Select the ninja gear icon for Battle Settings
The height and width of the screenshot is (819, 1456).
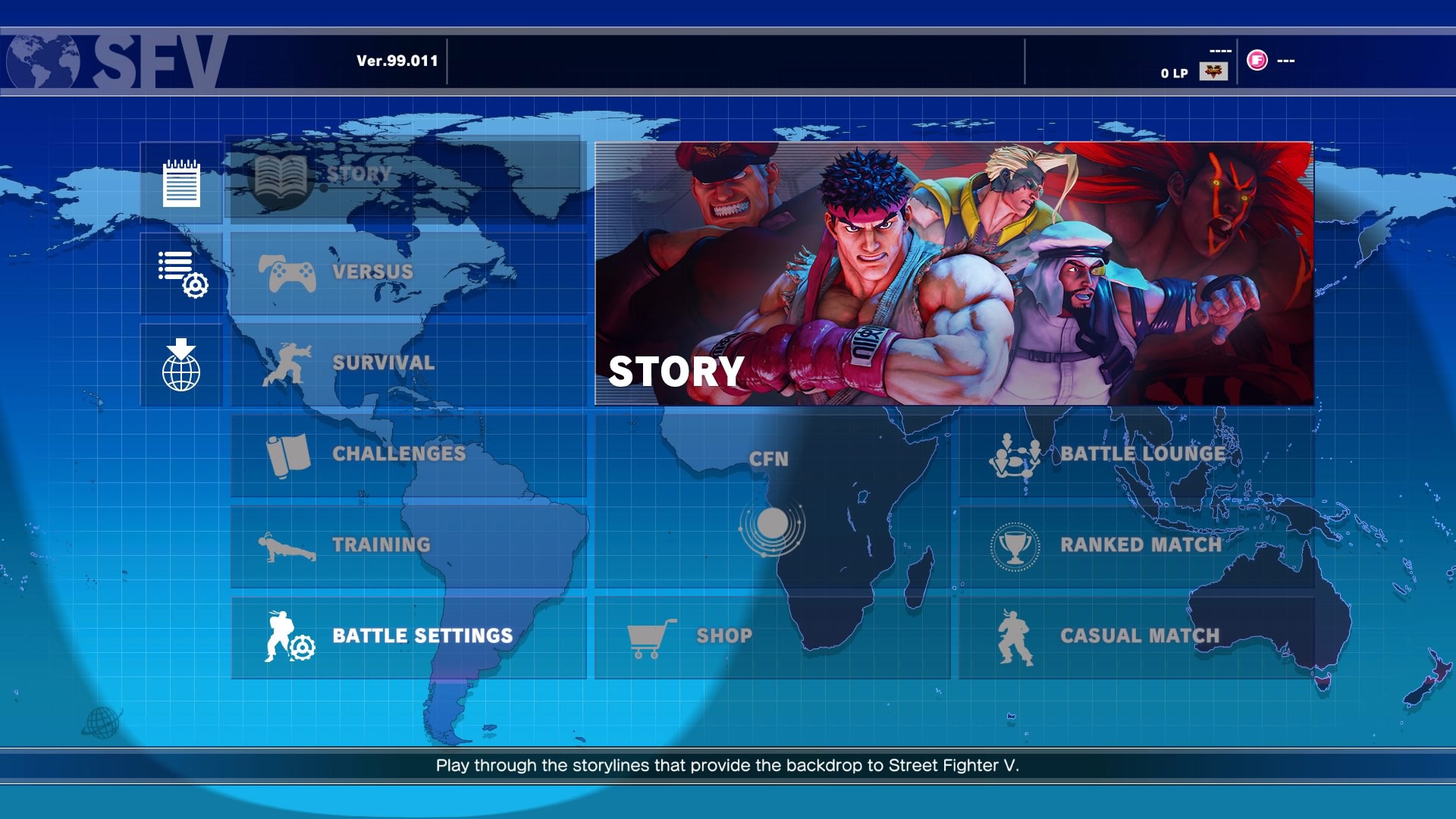point(288,635)
